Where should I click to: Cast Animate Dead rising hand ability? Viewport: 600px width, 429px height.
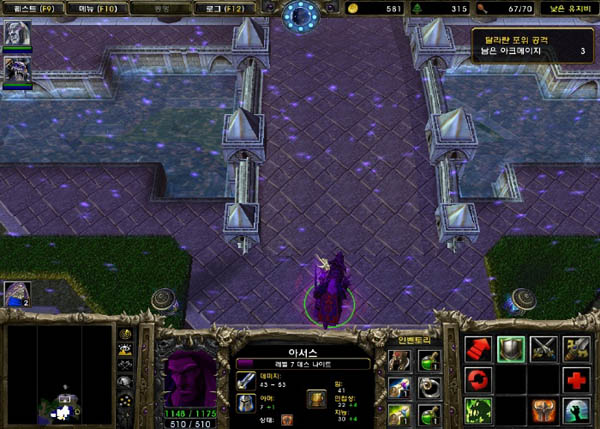(x=575, y=410)
